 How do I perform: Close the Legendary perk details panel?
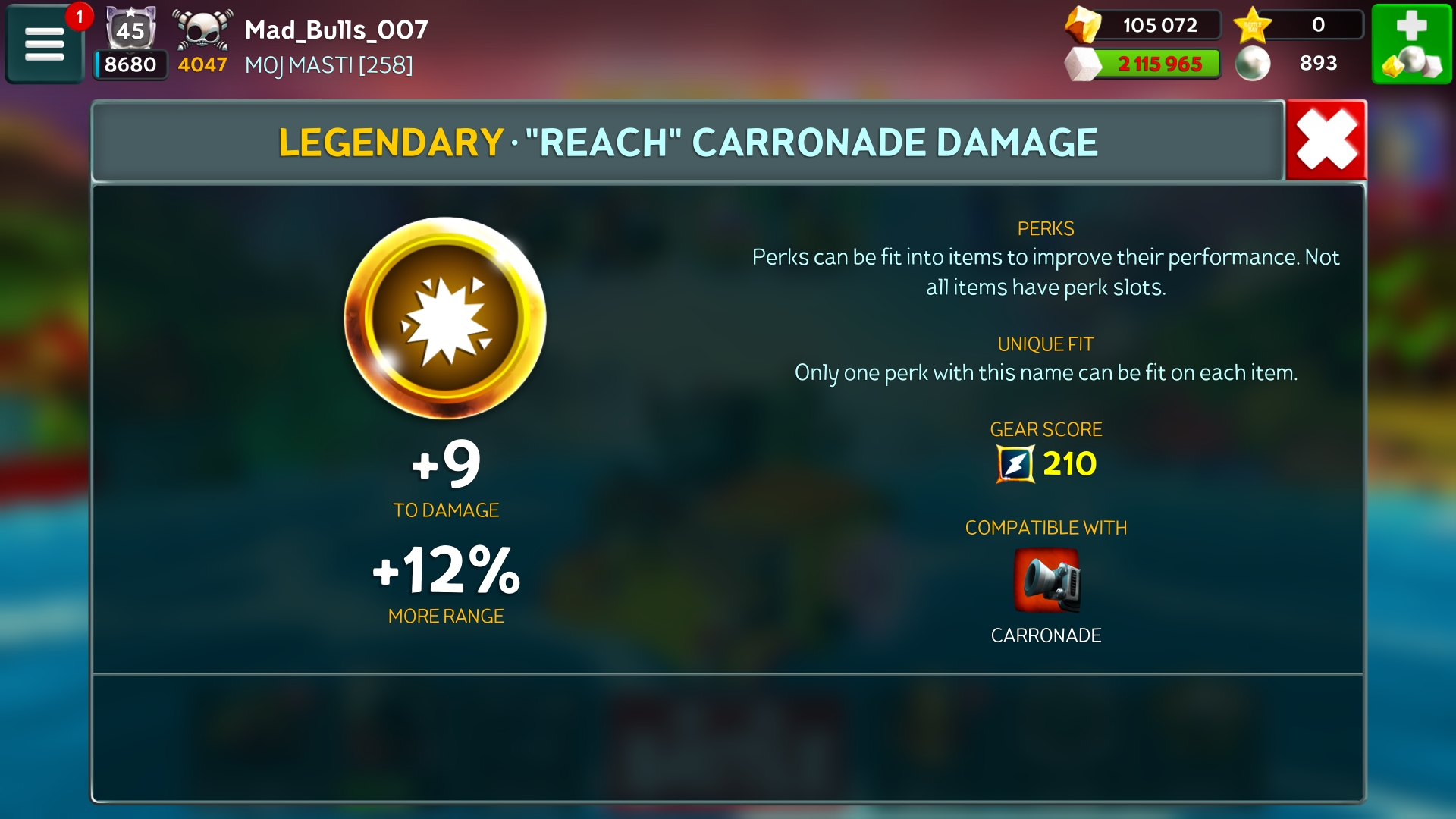click(1326, 141)
